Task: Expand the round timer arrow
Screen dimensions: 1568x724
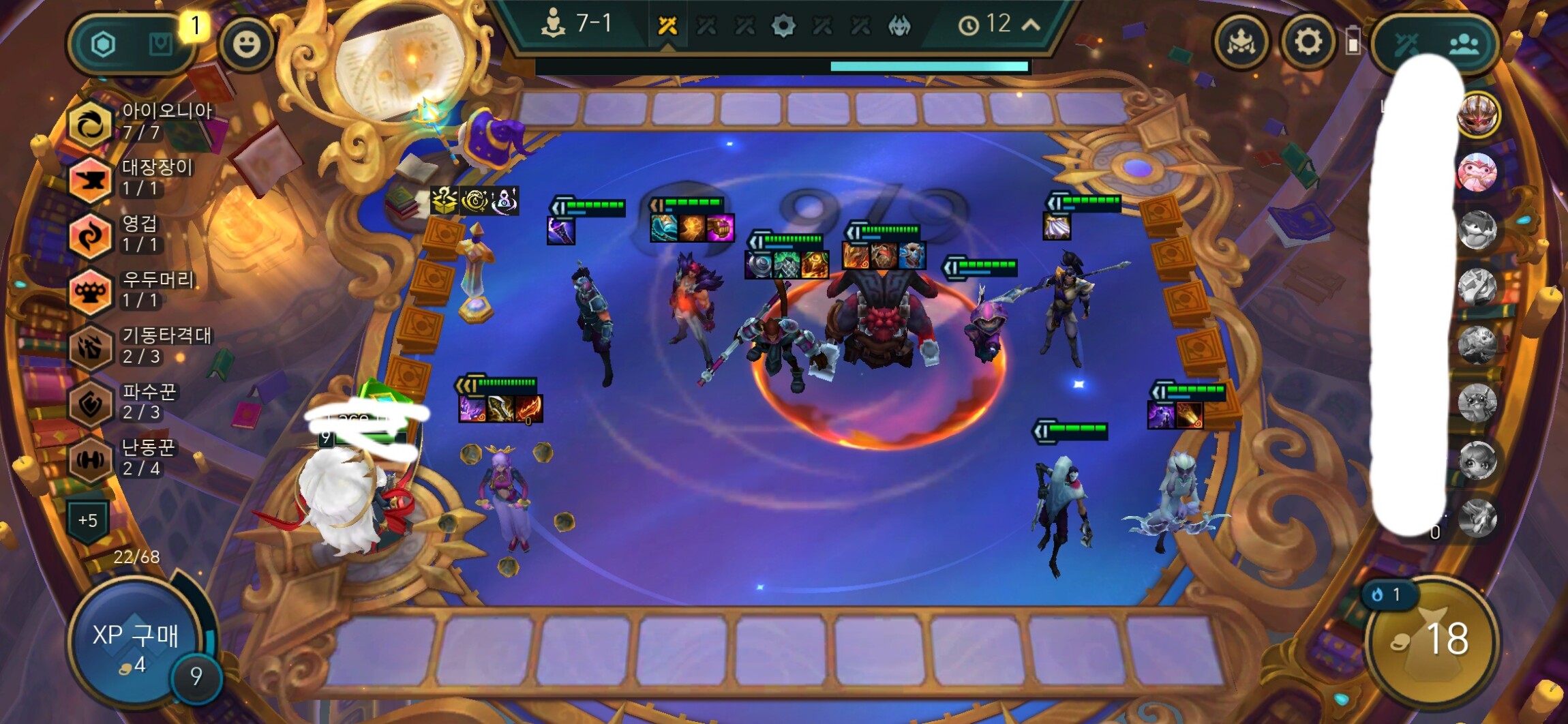Action: (x=1031, y=25)
